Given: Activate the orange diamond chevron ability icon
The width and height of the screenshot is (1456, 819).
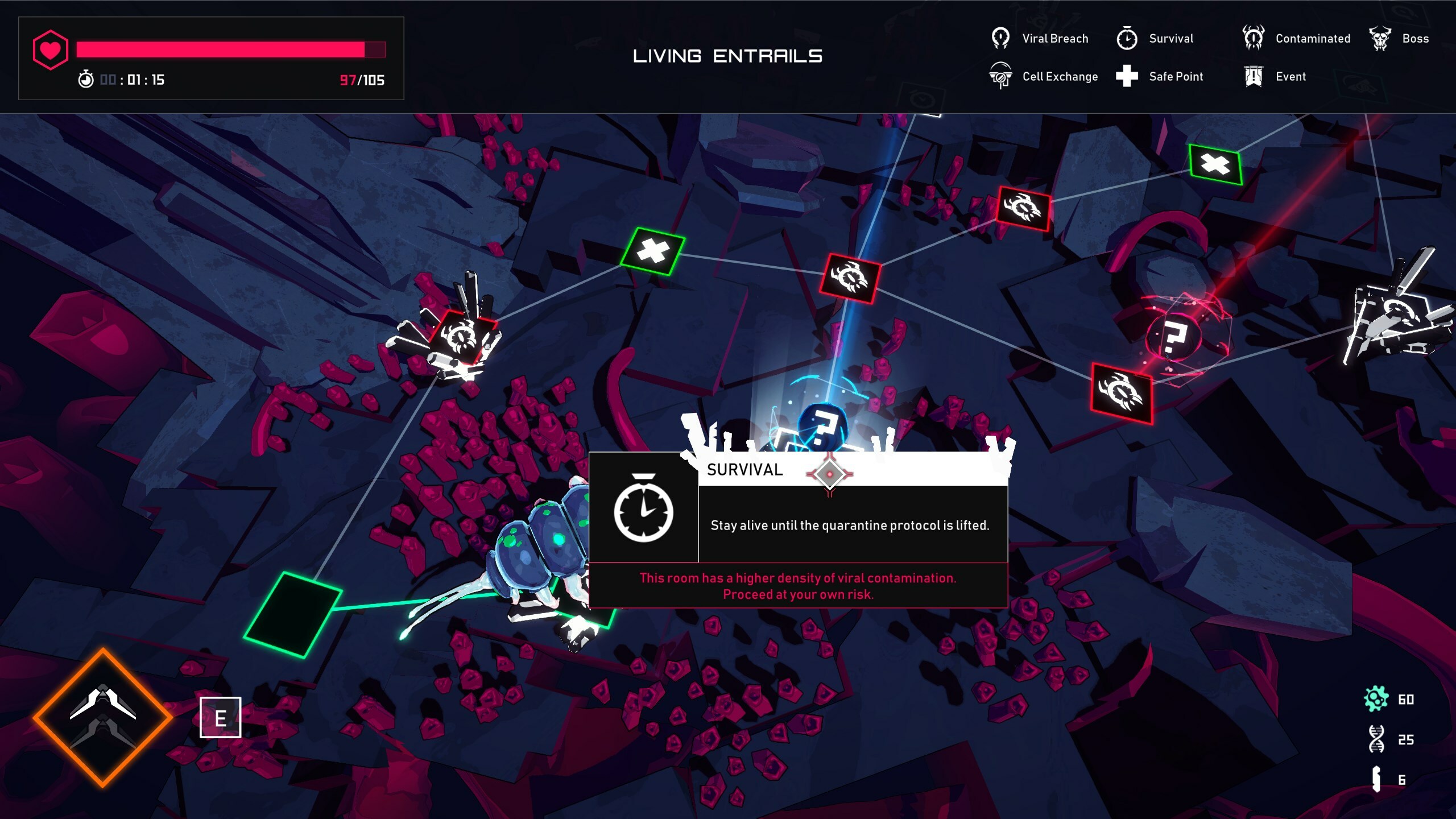Looking at the screenshot, I should tap(103, 718).
